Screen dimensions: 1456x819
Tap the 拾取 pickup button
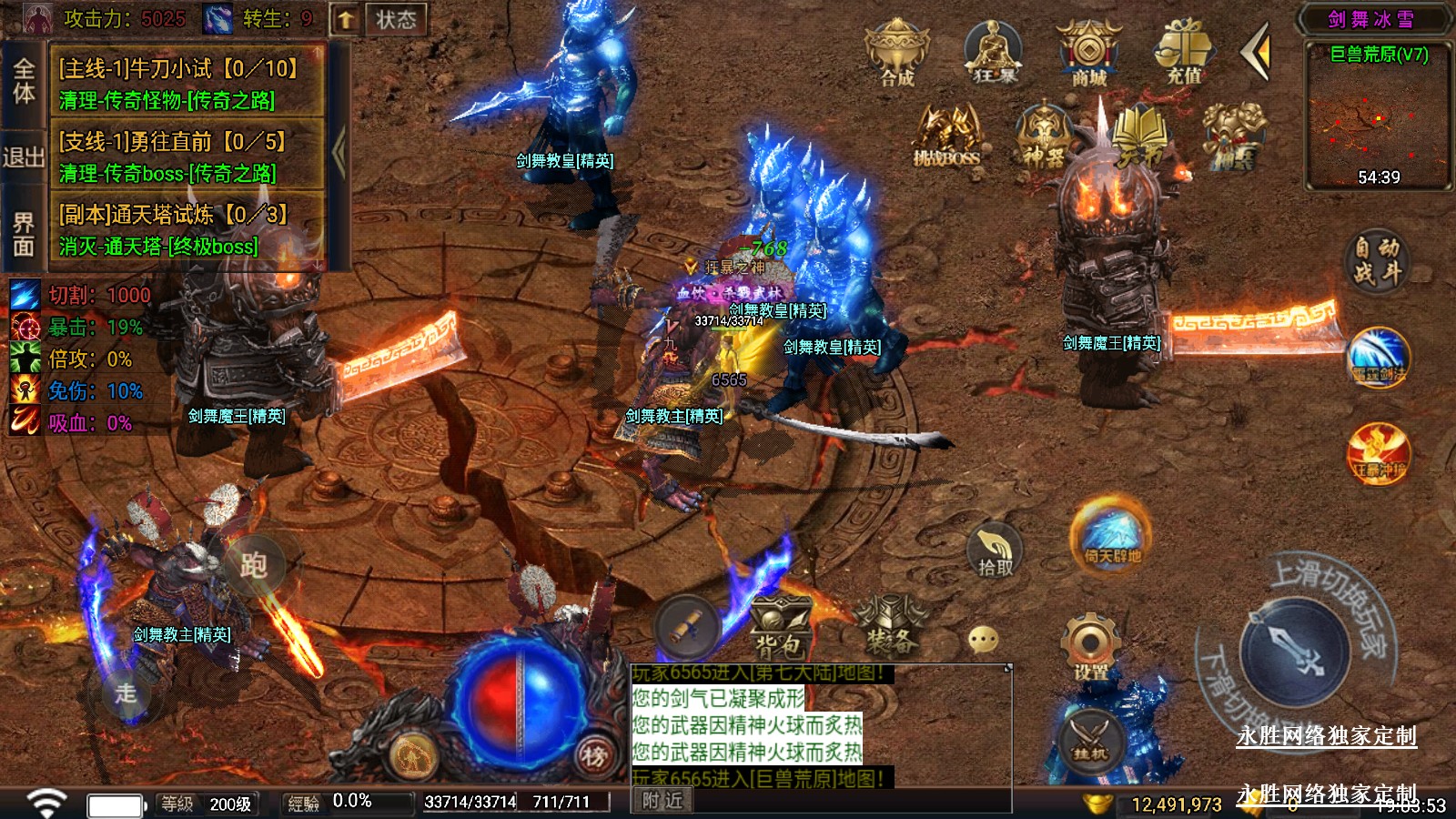[x=995, y=551]
